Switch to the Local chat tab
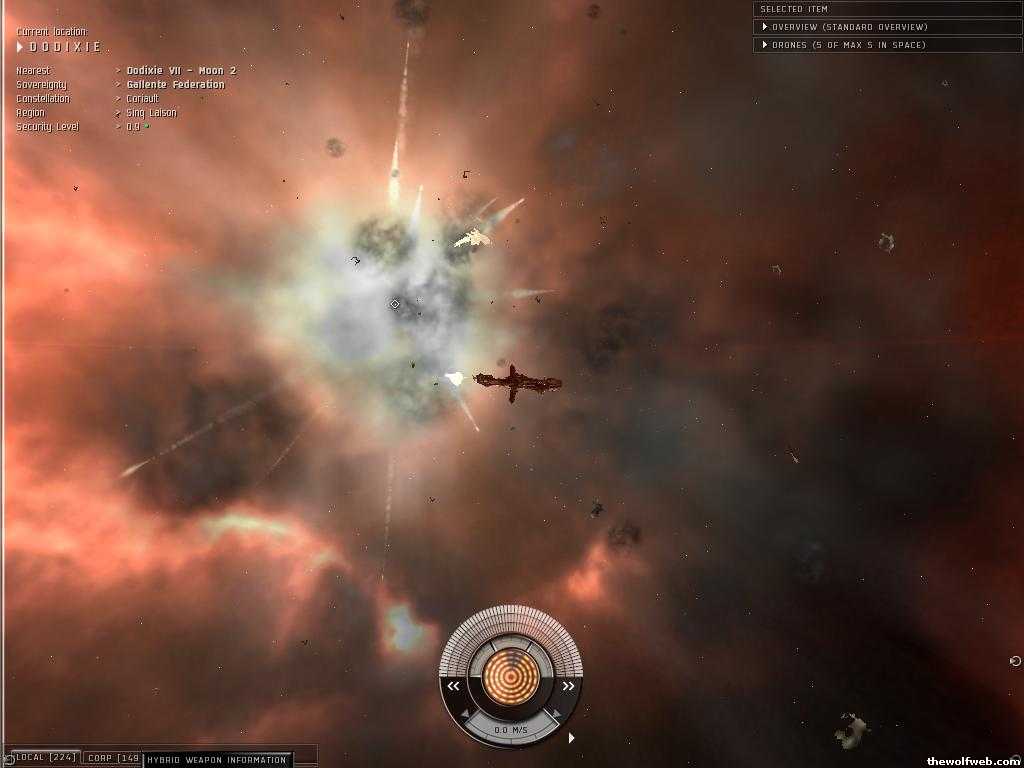Image resolution: width=1024 pixels, height=768 pixels. point(45,758)
